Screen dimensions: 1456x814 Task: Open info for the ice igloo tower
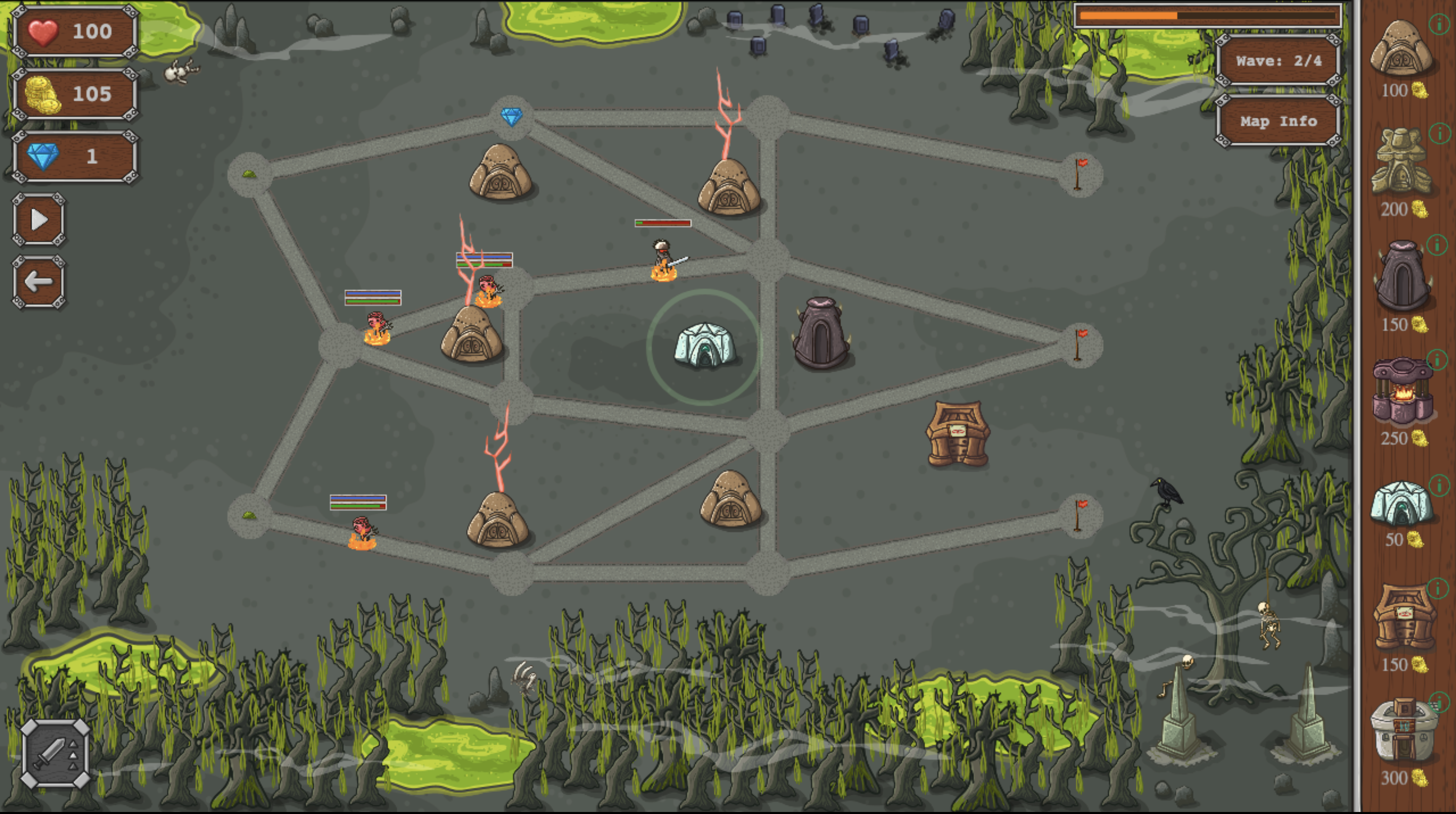(x=1438, y=484)
